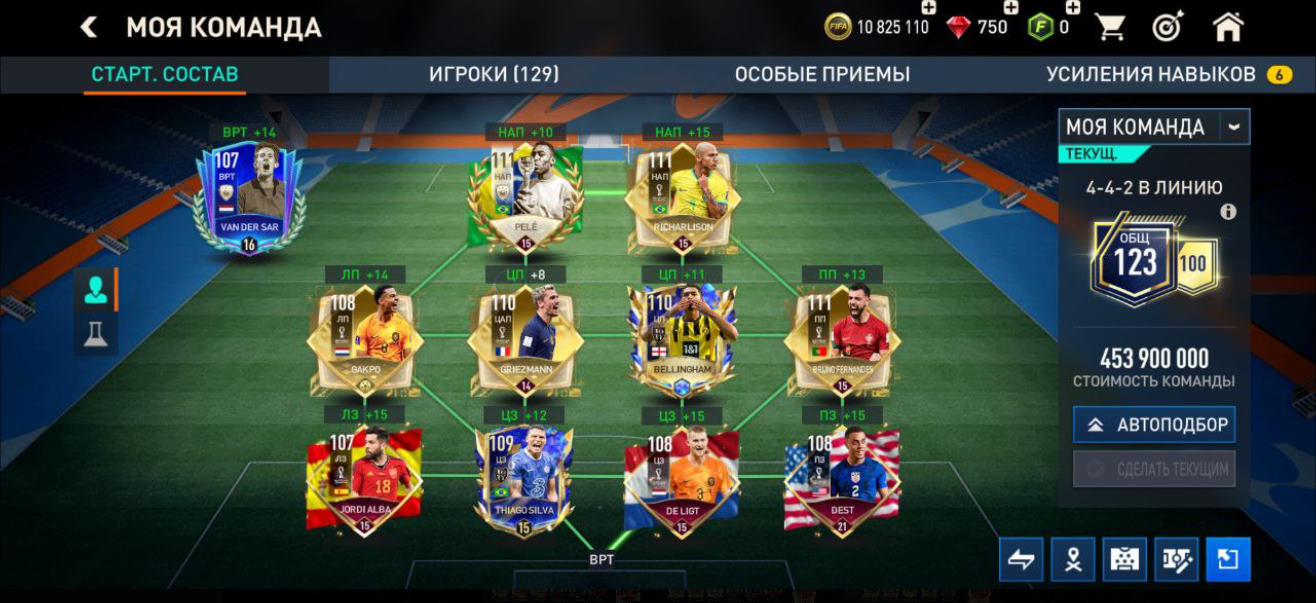1316x603 pixels.
Task: Pick the Dest right-back card
Action: [x=842, y=482]
